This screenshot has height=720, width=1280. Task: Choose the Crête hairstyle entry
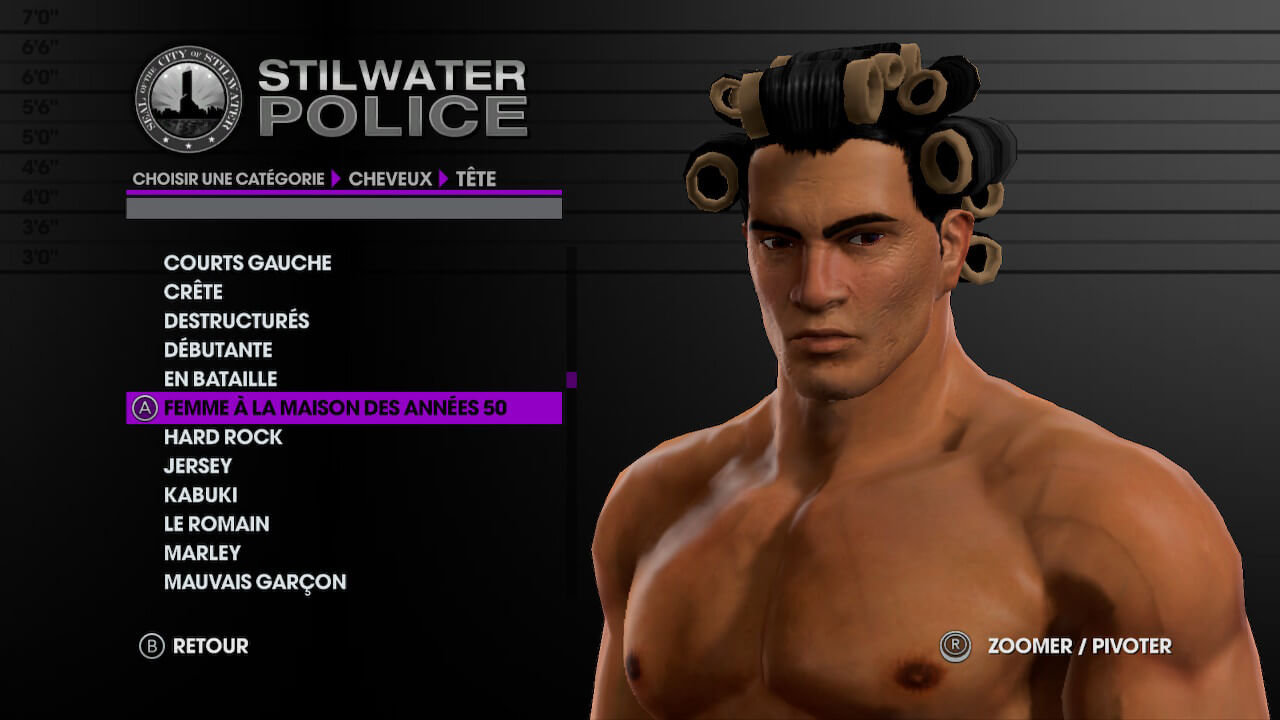[x=193, y=292]
